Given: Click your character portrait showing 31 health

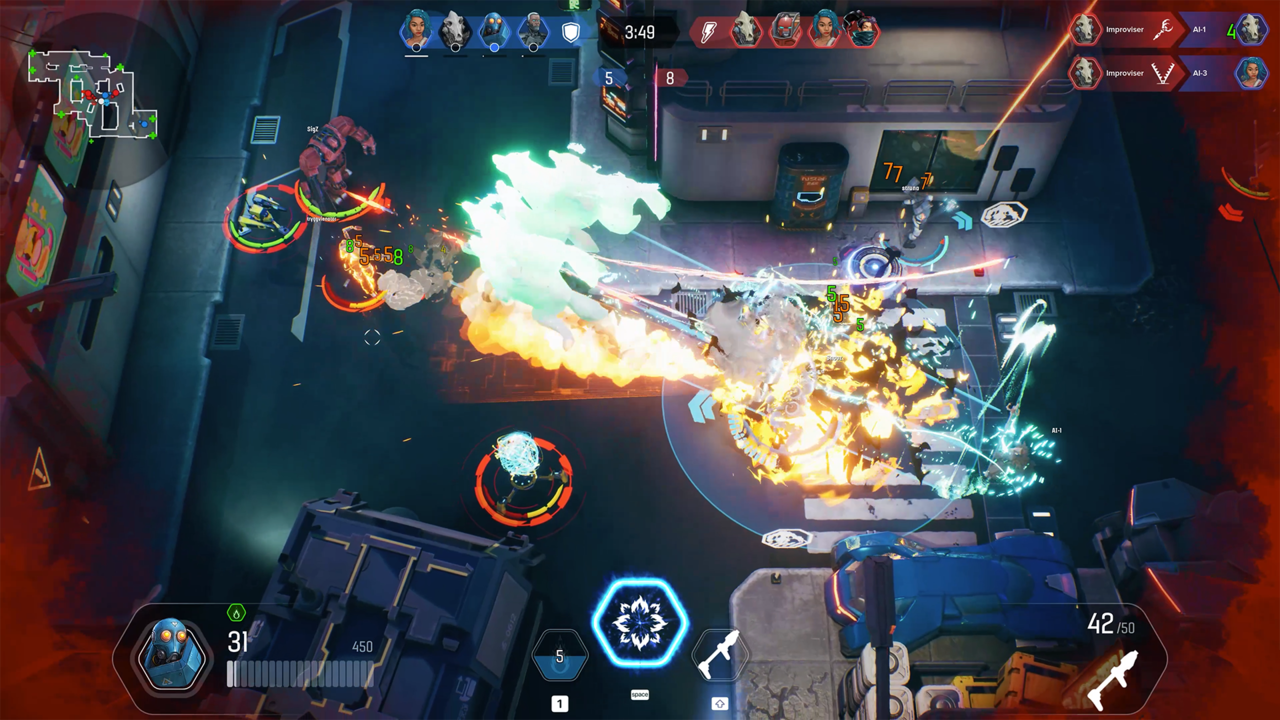Looking at the screenshot, I should click(x=171, y=657).
